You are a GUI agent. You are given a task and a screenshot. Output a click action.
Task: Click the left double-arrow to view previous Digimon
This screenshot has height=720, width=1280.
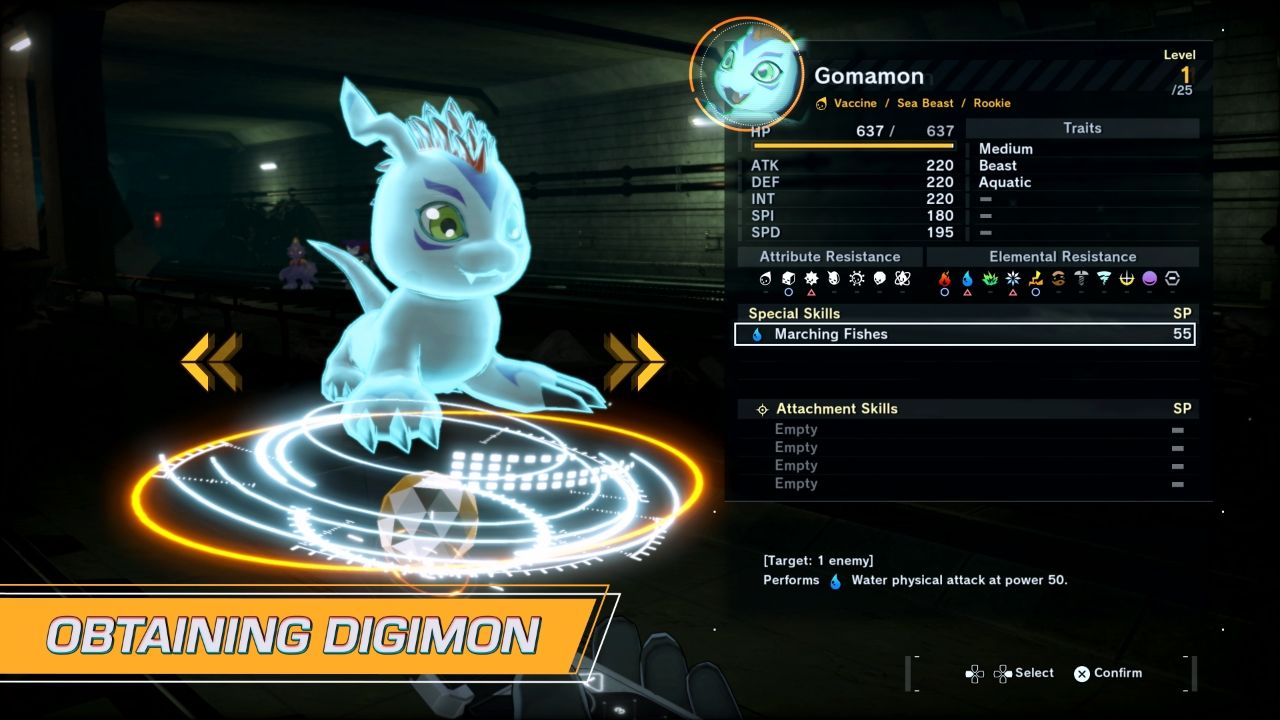click(207, 359)
